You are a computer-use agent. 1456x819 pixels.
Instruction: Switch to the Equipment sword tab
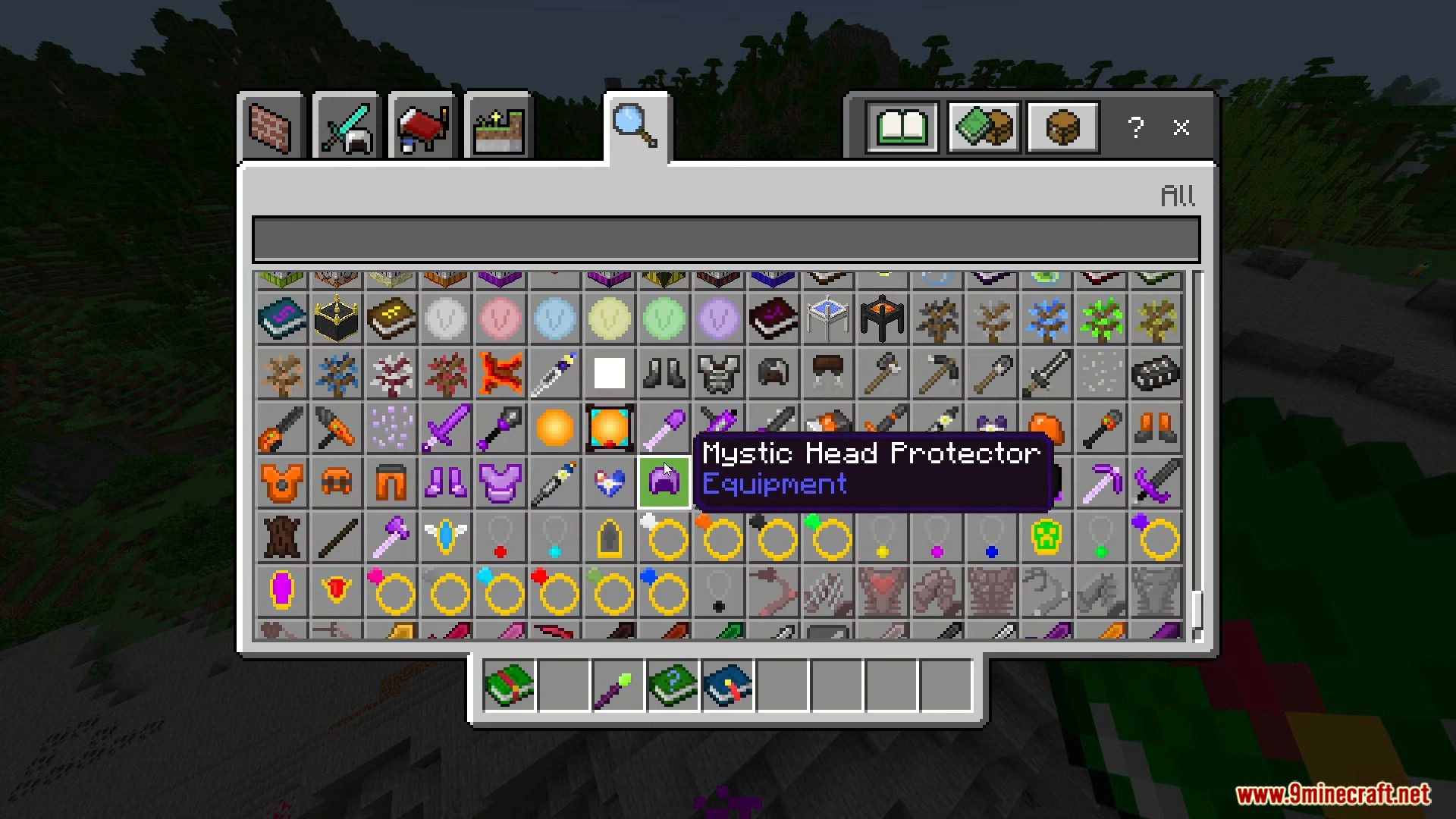pos(347,127)
